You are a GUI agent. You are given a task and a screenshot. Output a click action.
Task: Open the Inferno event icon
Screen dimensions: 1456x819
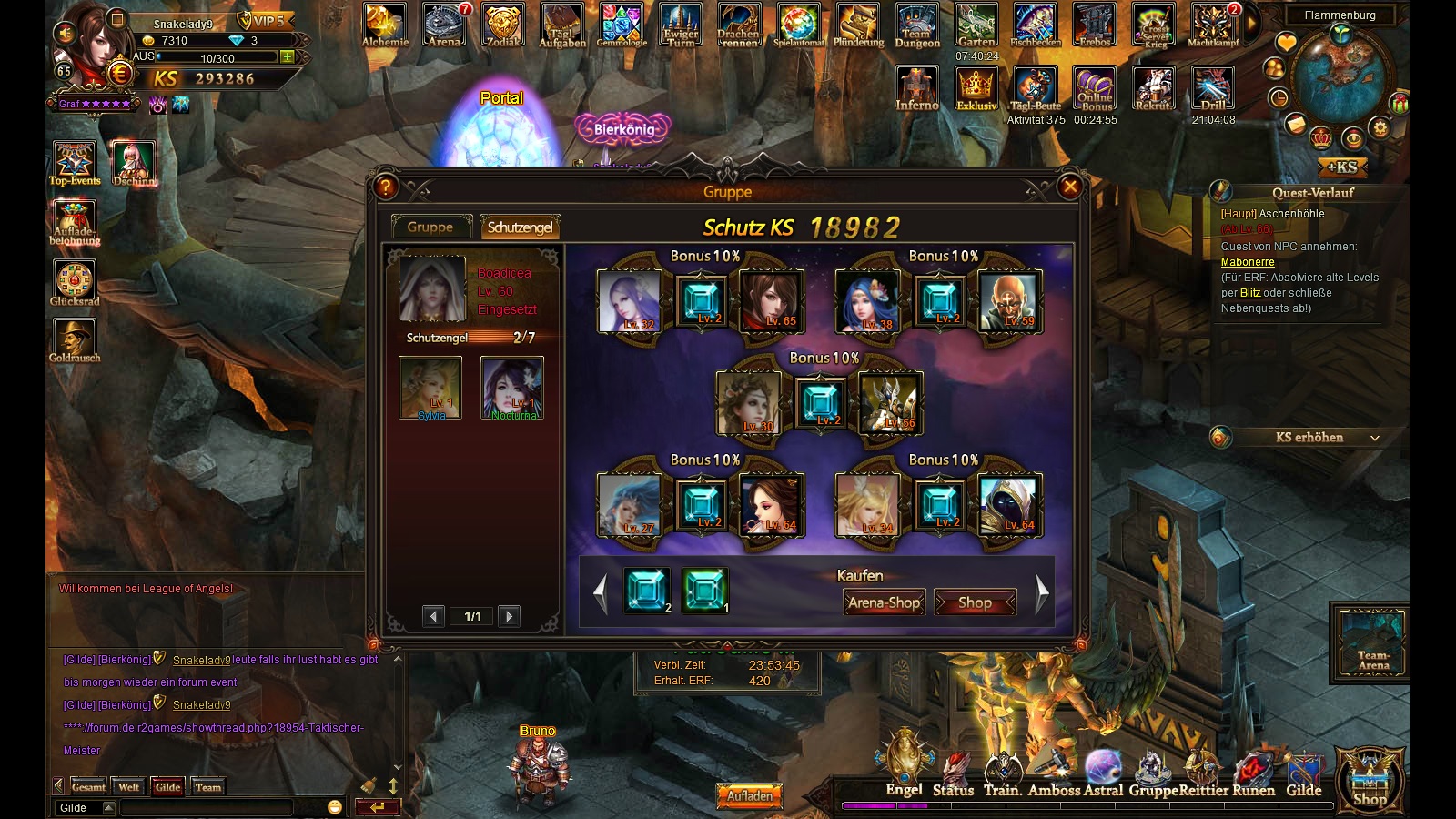[x=916, y=89]
